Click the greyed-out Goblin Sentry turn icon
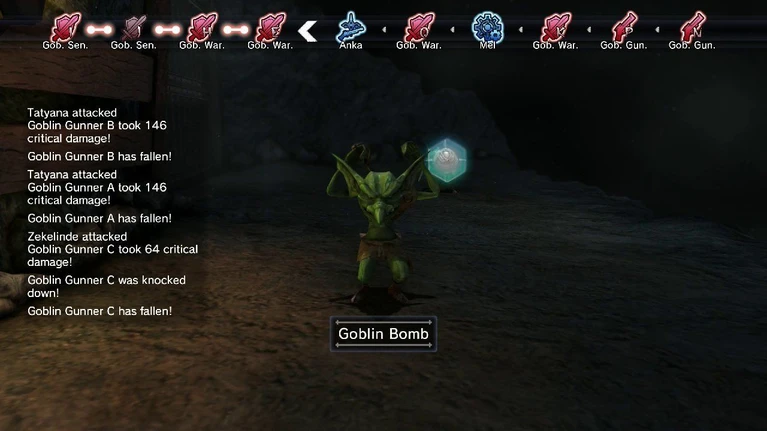This screenshot has width=767, height=431. click(134, 28)
